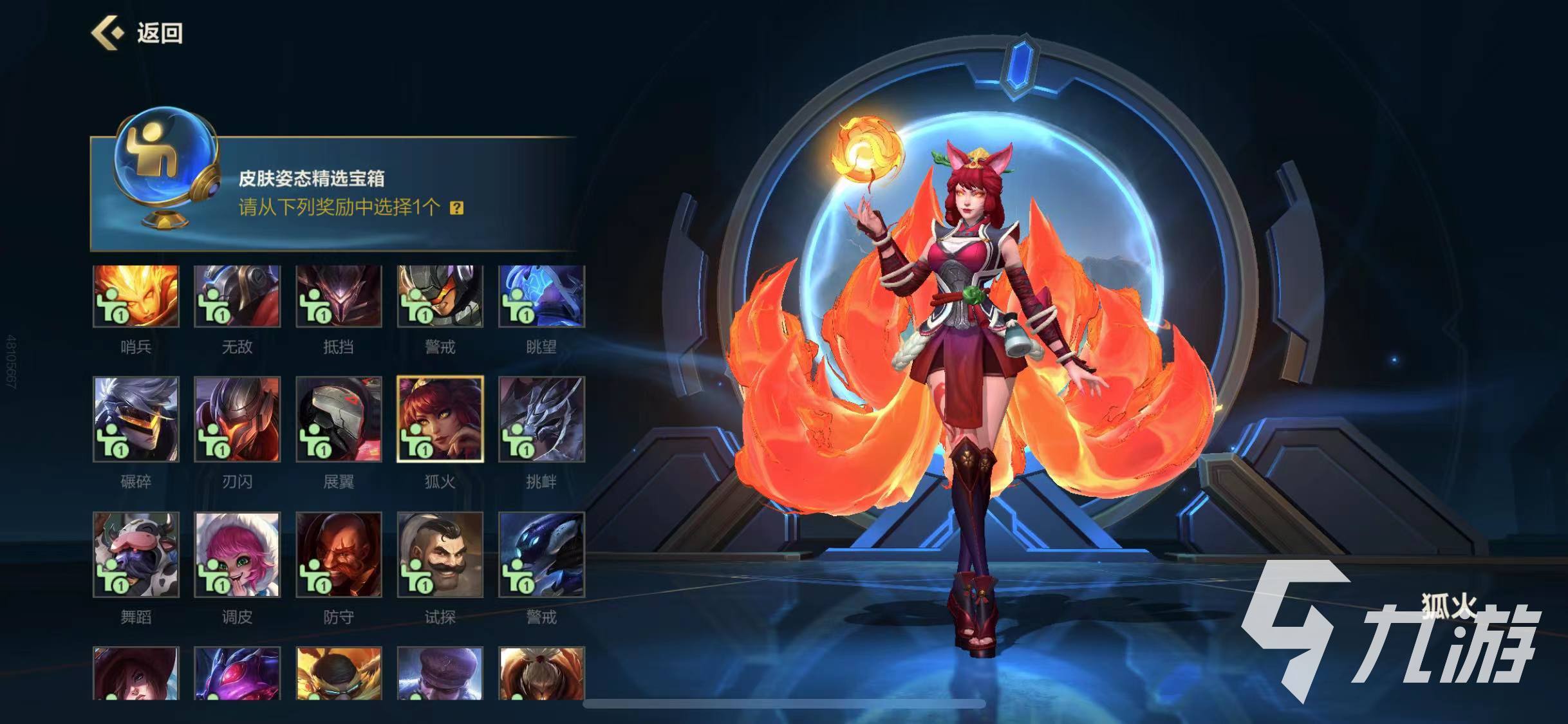Viewport: 1568px width, 724px height.
Task: Select the 哨兵 pose reward
Action: (x=136, y=297)
